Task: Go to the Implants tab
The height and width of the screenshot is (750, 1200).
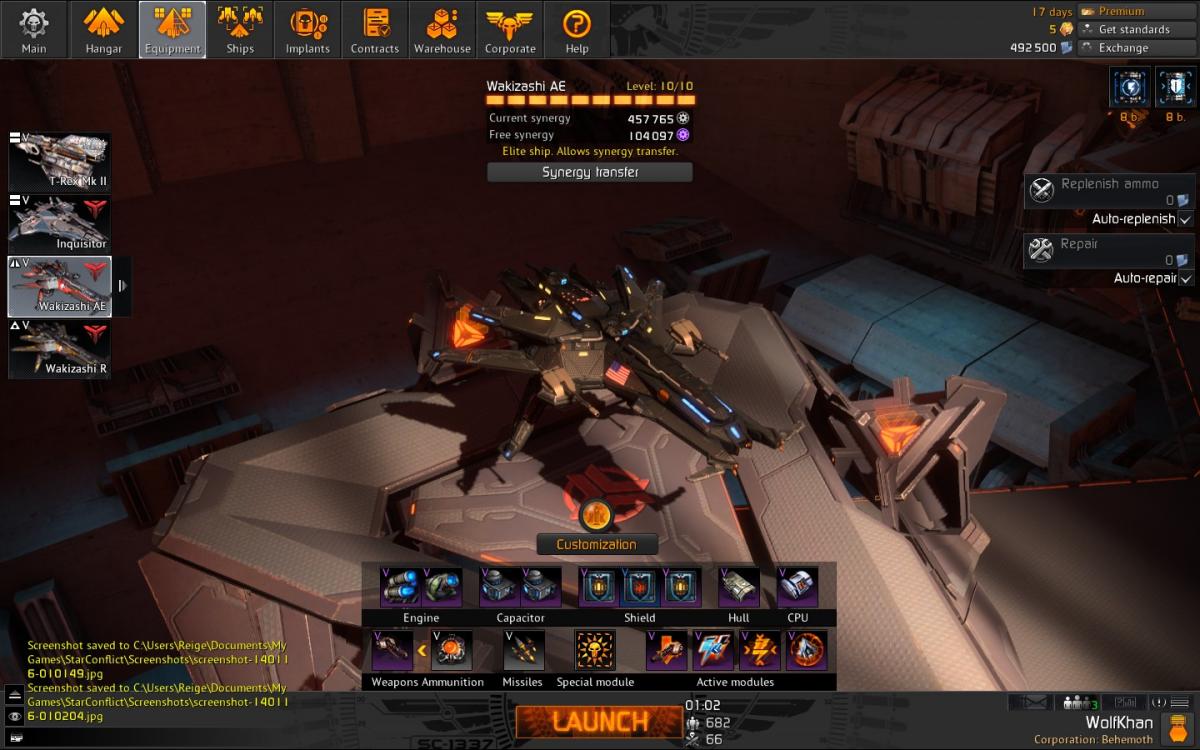Action: [307, 30]
